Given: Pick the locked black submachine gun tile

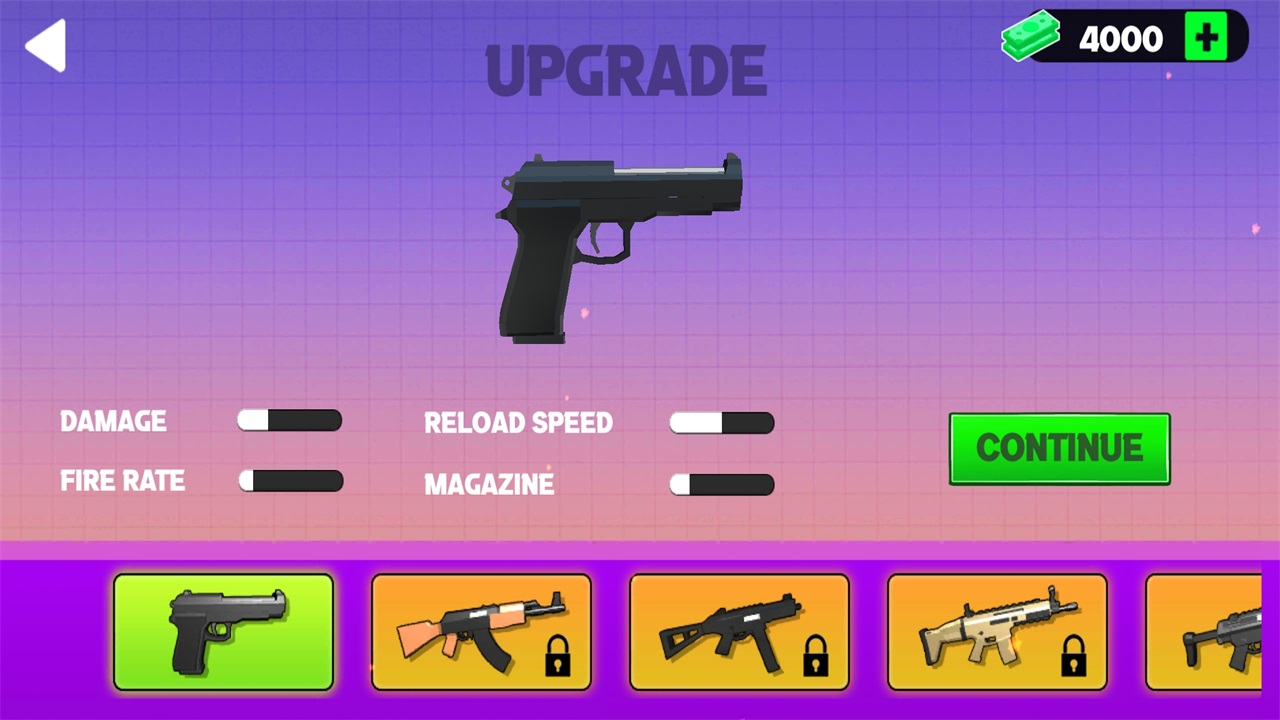Looking at the screenshot, I should click(x=739, y=632).
